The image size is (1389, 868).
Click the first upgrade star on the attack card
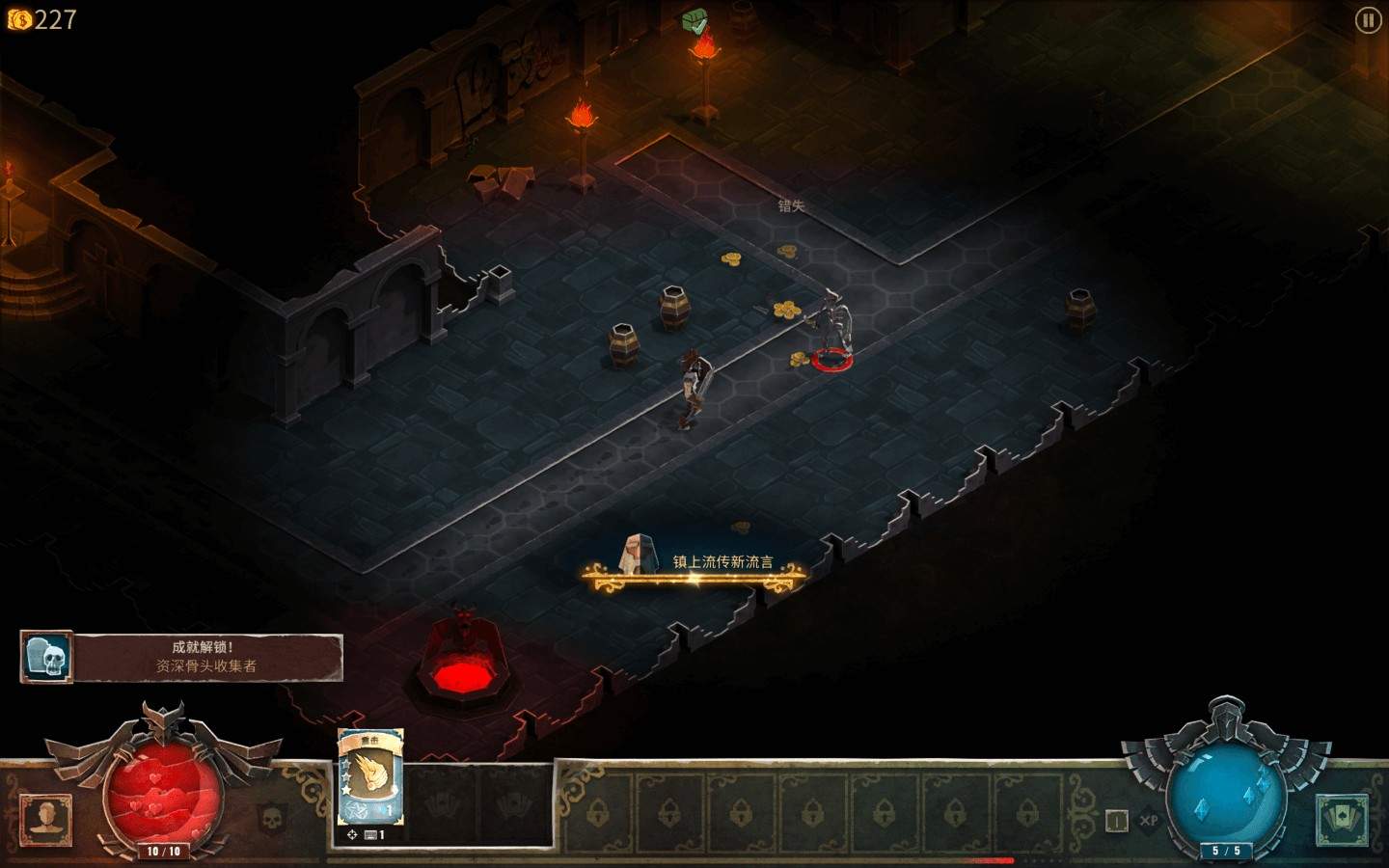[346, 764]
